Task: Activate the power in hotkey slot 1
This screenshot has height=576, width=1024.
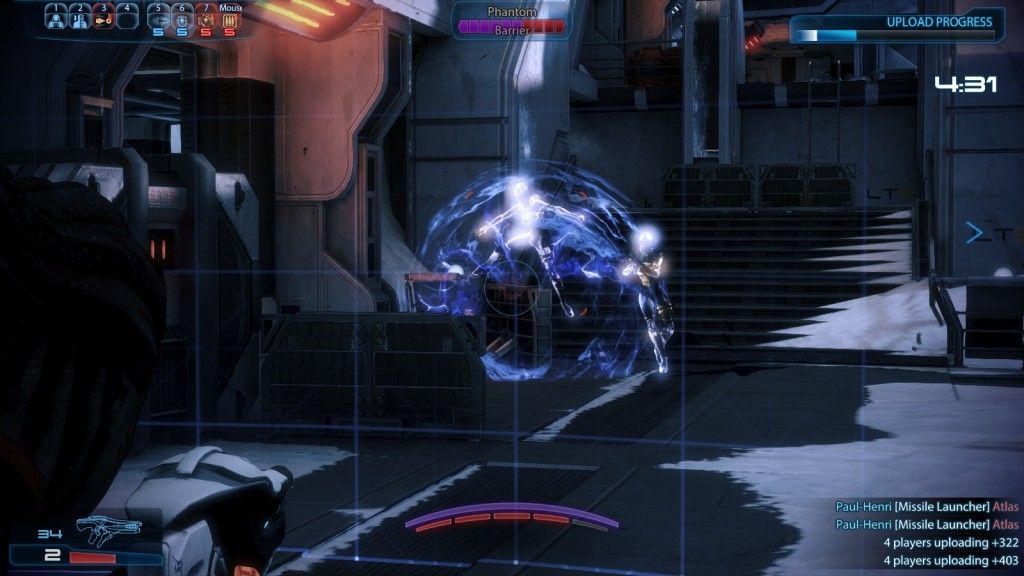Action: pyautogui.click(x=56, y=17)
